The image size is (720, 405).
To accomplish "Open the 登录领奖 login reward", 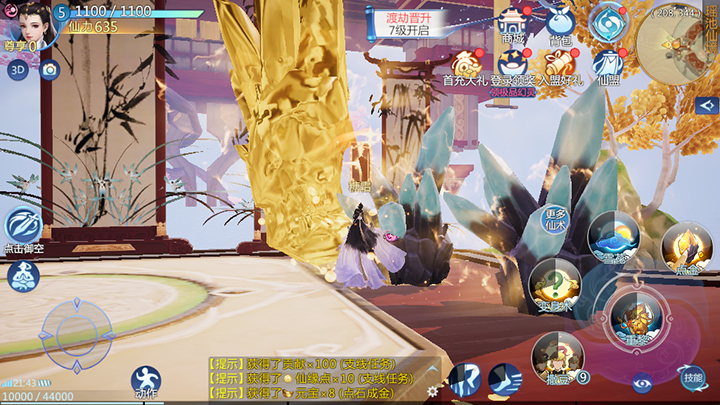I will tap(513, 67).
